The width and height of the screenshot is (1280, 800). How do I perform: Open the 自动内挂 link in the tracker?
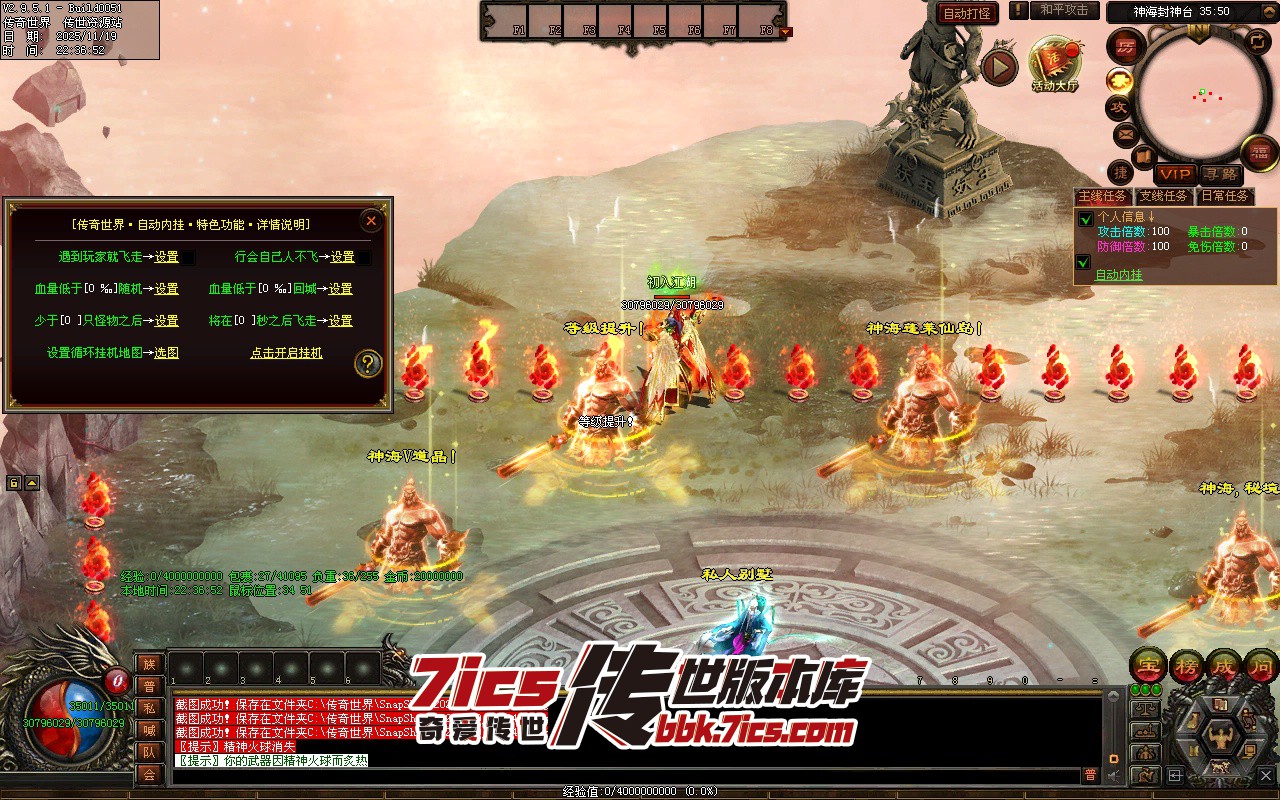(x=1118, y=275)
